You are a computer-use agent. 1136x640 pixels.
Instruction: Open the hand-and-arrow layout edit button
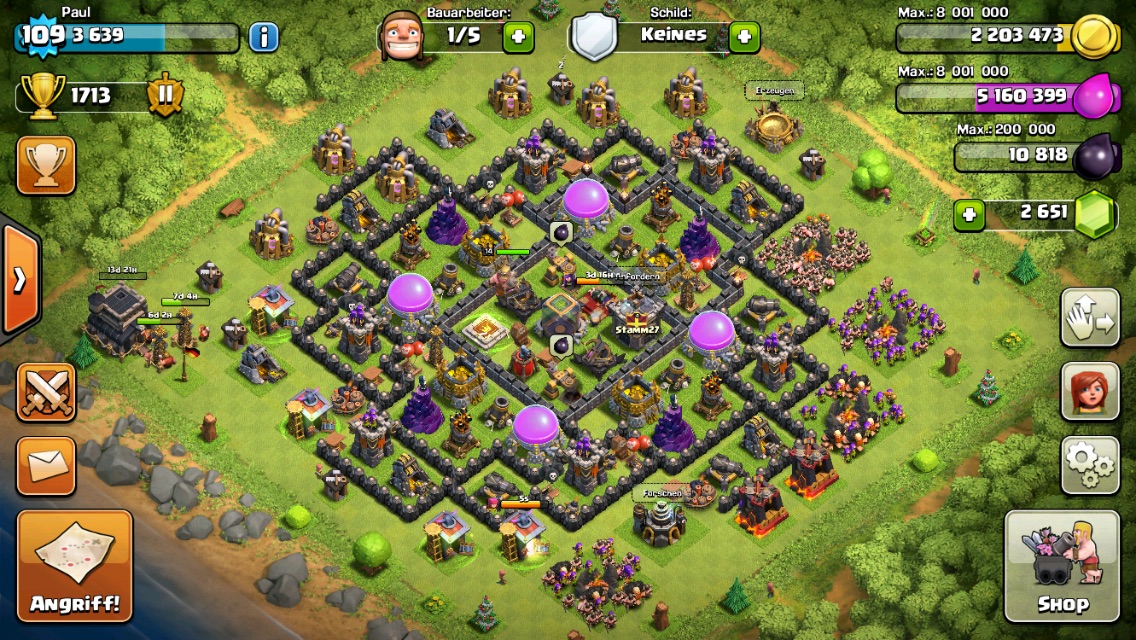click(1090, 318)
